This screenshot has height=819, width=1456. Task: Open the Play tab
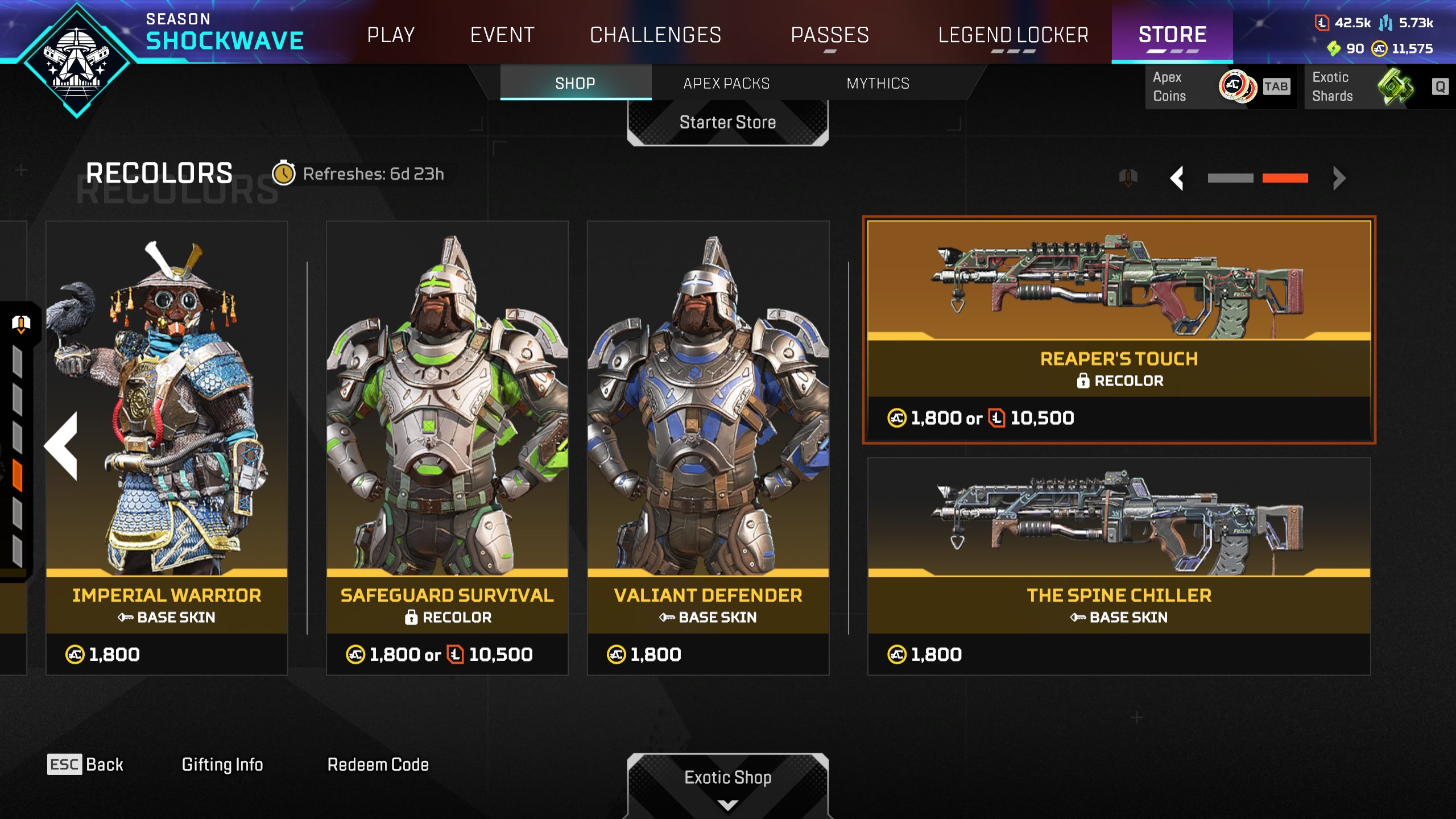(x=391, y=35)
